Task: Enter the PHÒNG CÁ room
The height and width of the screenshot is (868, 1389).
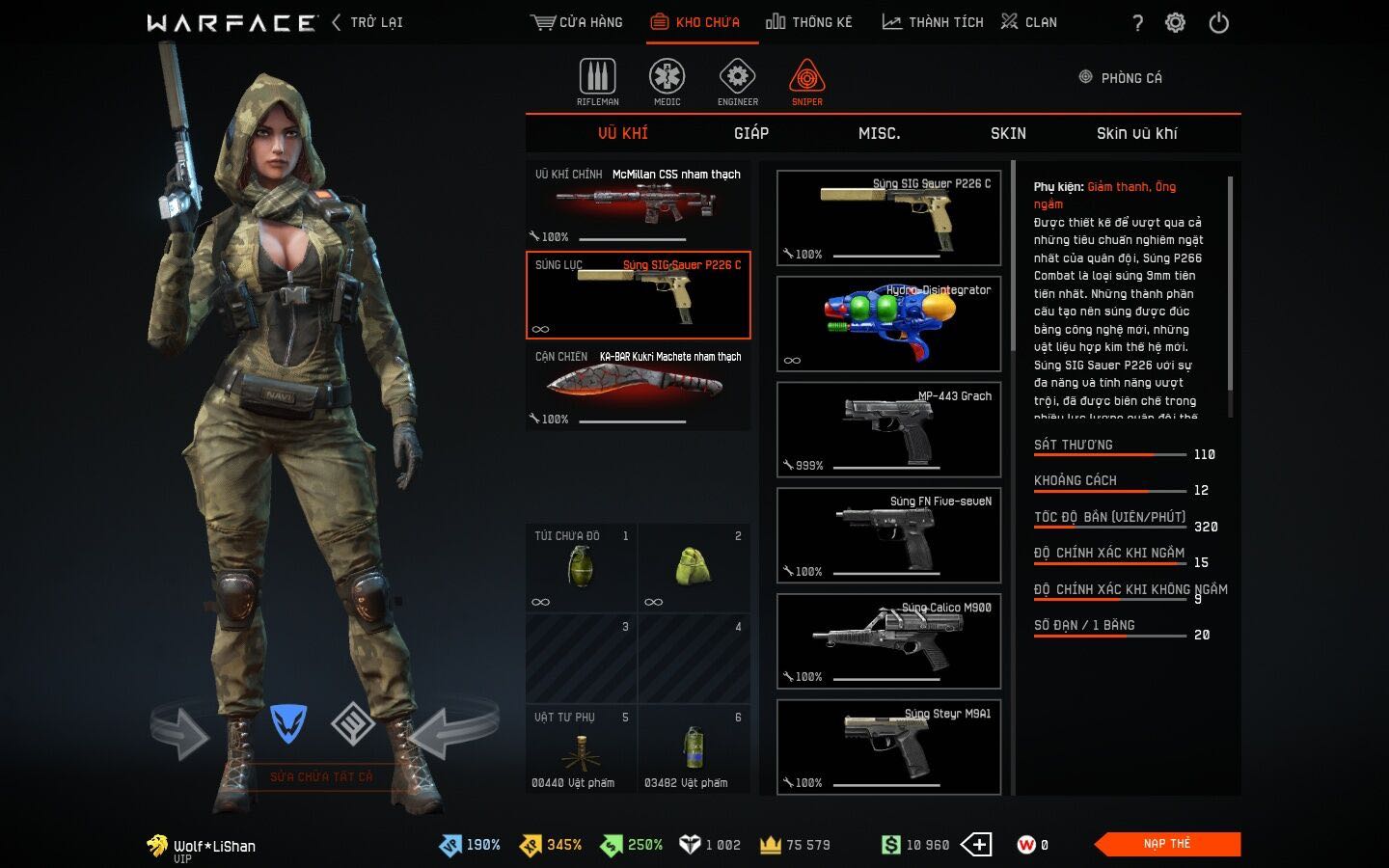Action: 1121,78
